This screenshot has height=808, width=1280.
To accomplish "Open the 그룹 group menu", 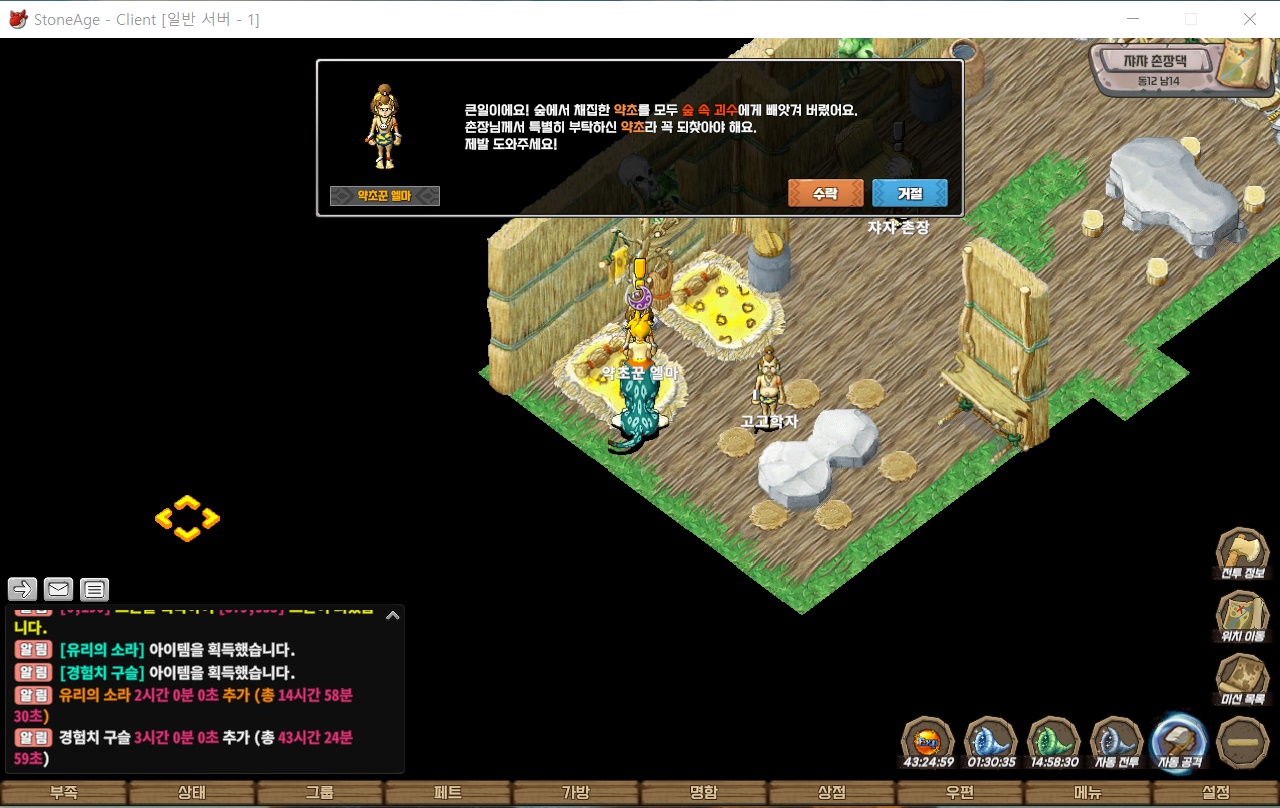I will pos(320,793).
